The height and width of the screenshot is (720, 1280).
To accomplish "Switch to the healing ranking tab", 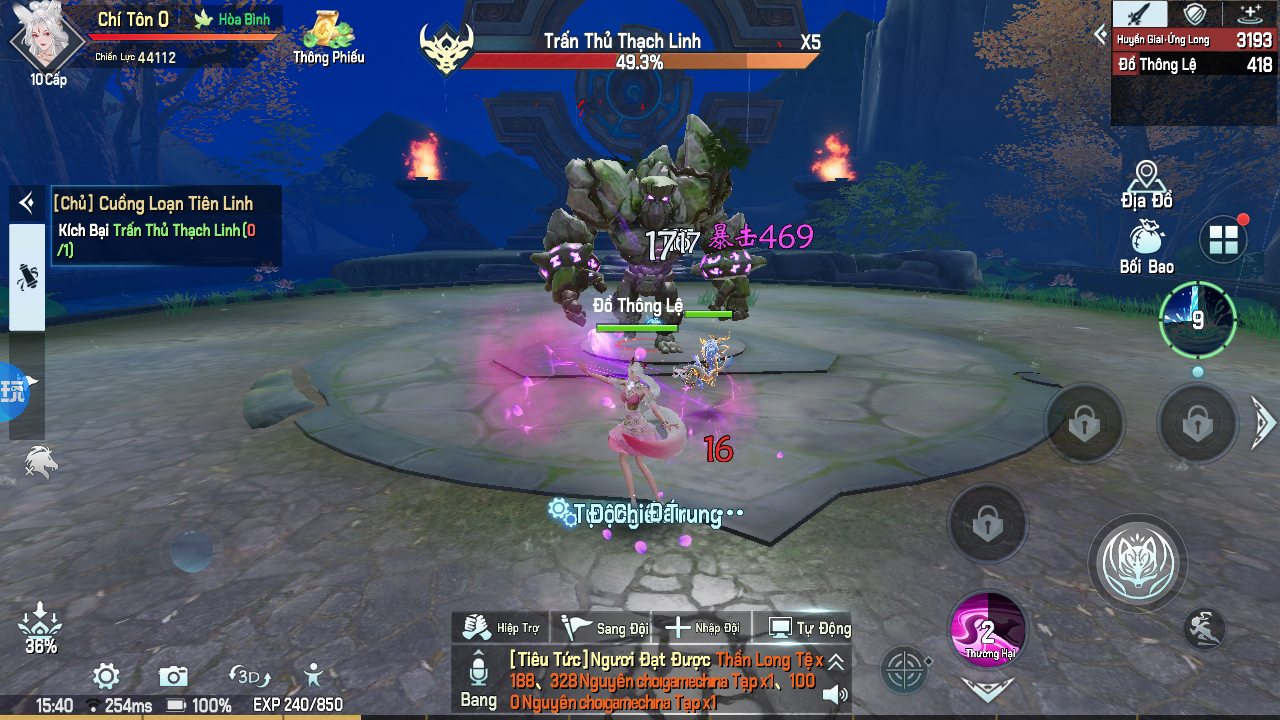I will (1250, 13).
